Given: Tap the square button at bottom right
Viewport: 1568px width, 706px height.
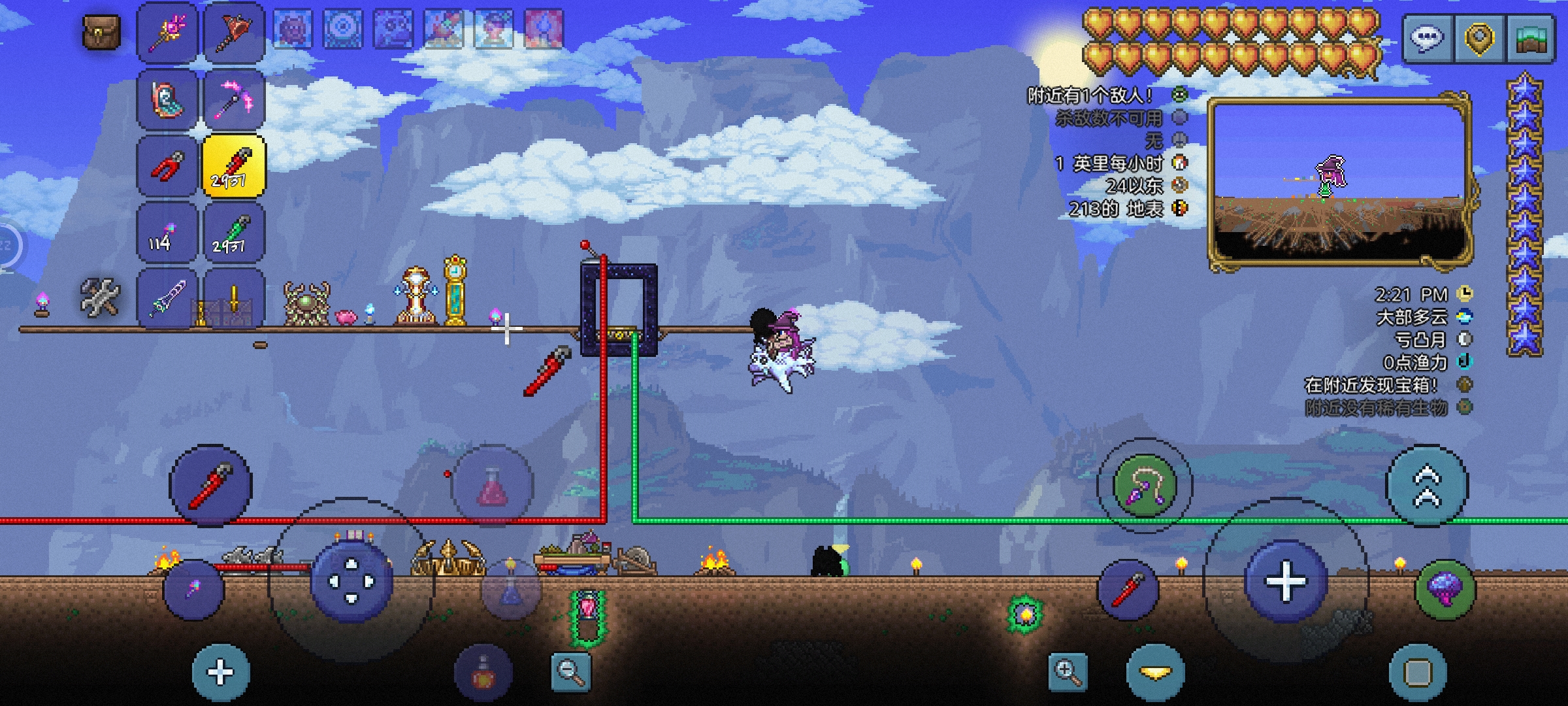Looking at the screenshot, I should [x=1418, y=673].
